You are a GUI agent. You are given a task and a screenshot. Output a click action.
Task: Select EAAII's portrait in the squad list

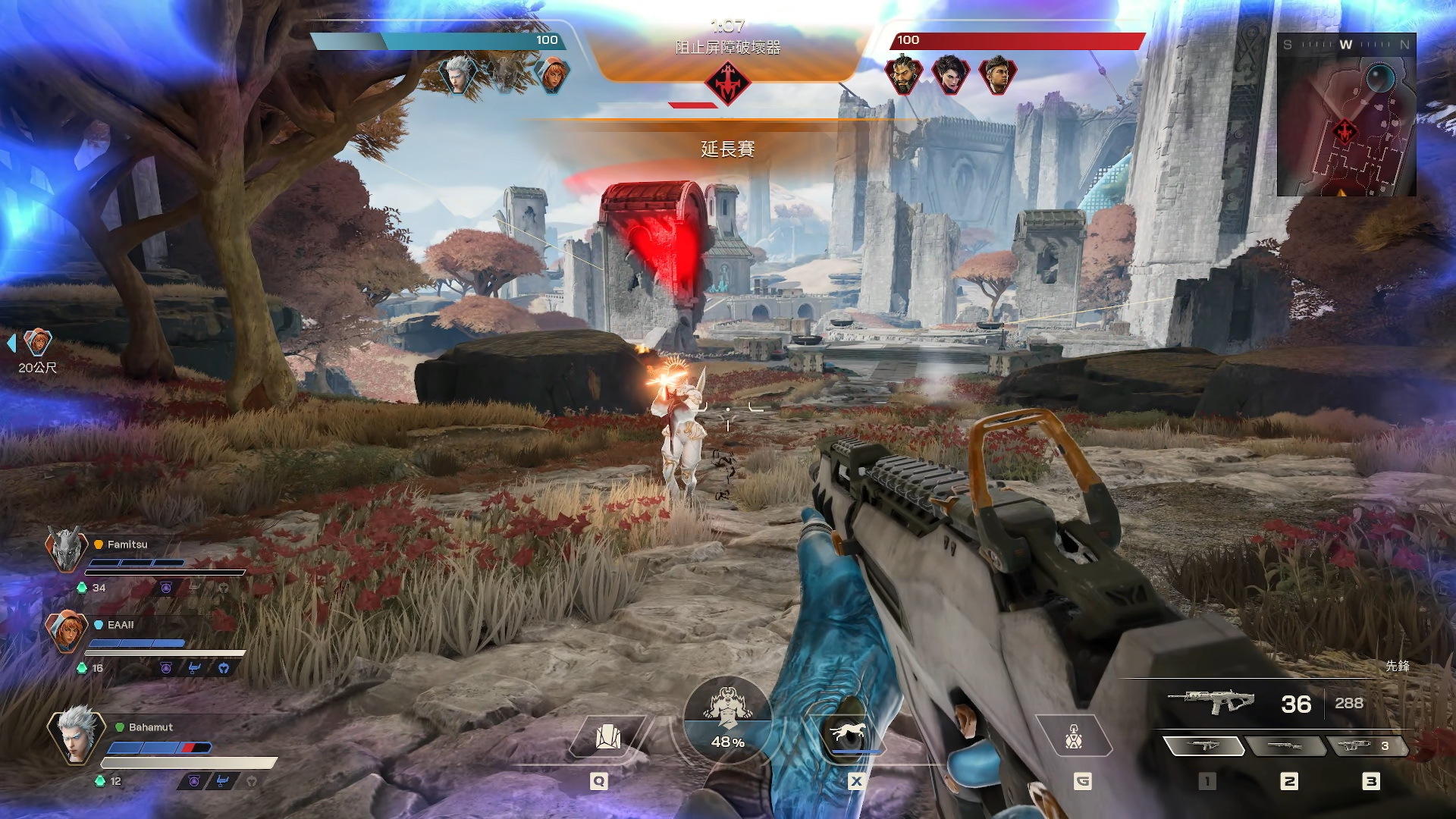(66, 630)
